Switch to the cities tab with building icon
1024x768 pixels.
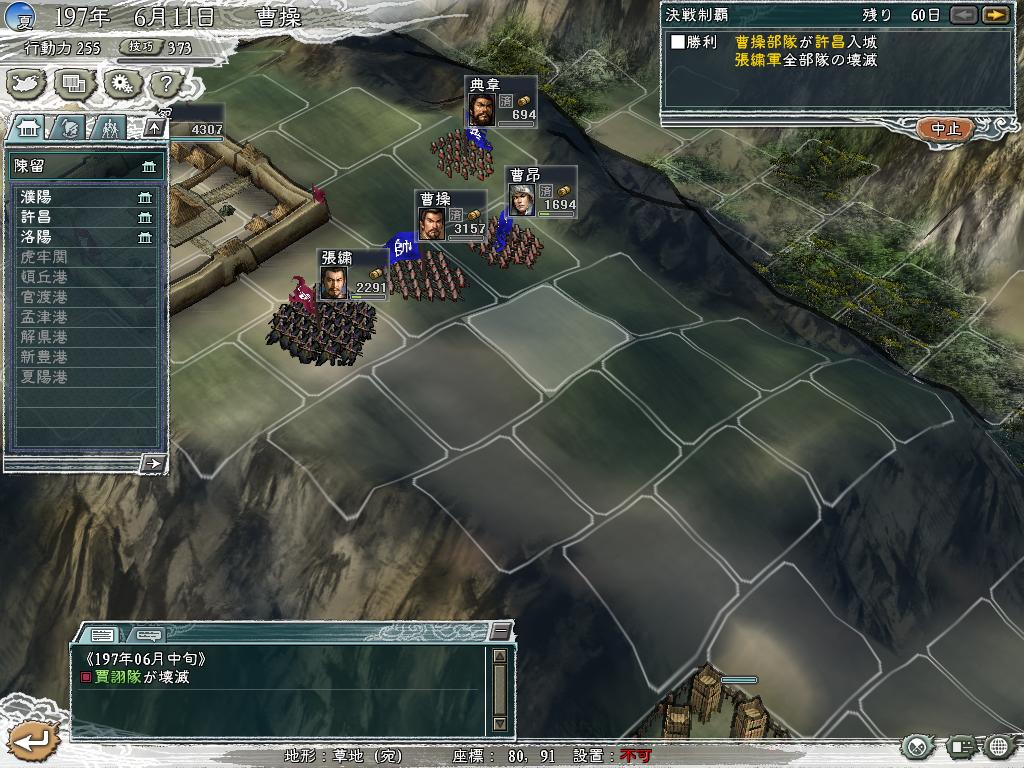click(29, 127)
